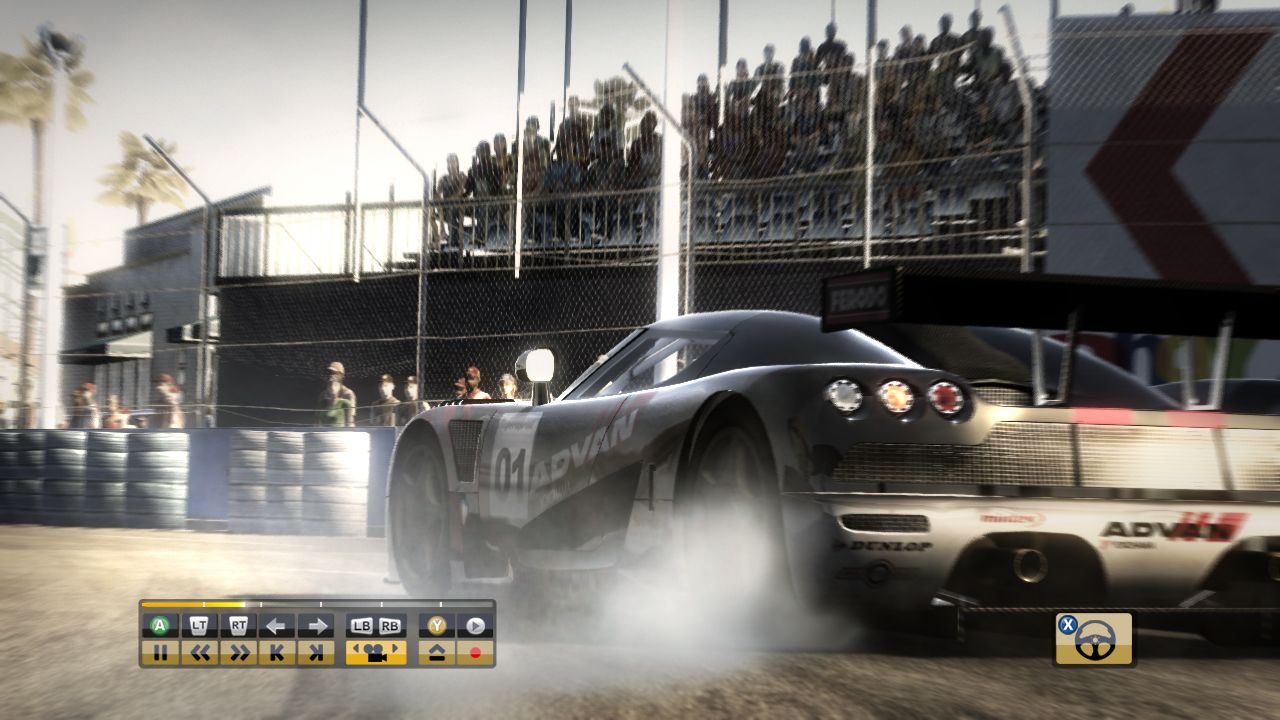Click the LB bumper badge
The image size is (1280, 720).
361,625
